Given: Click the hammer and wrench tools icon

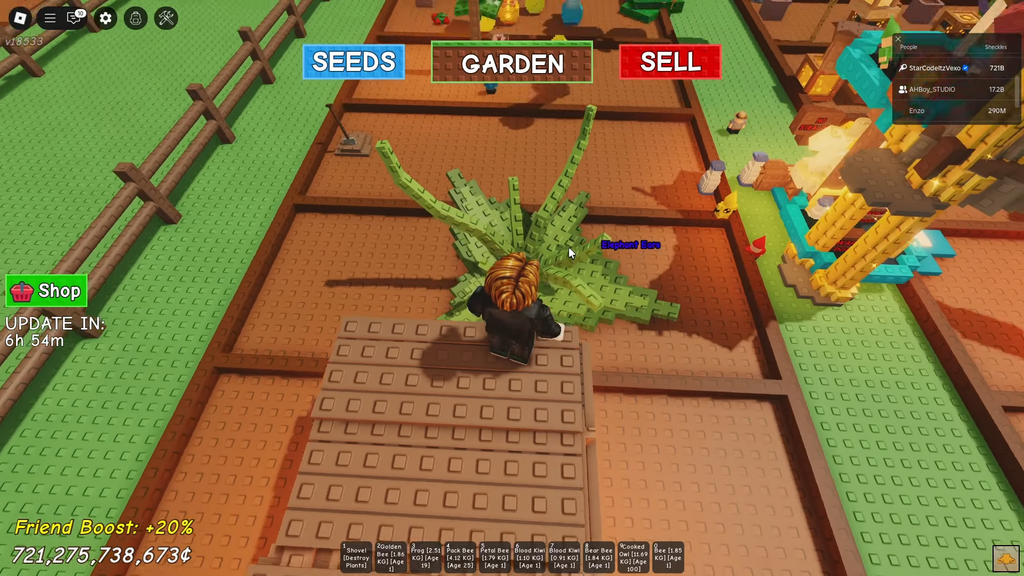Looking at the screenshot, I should coord(167,18).
